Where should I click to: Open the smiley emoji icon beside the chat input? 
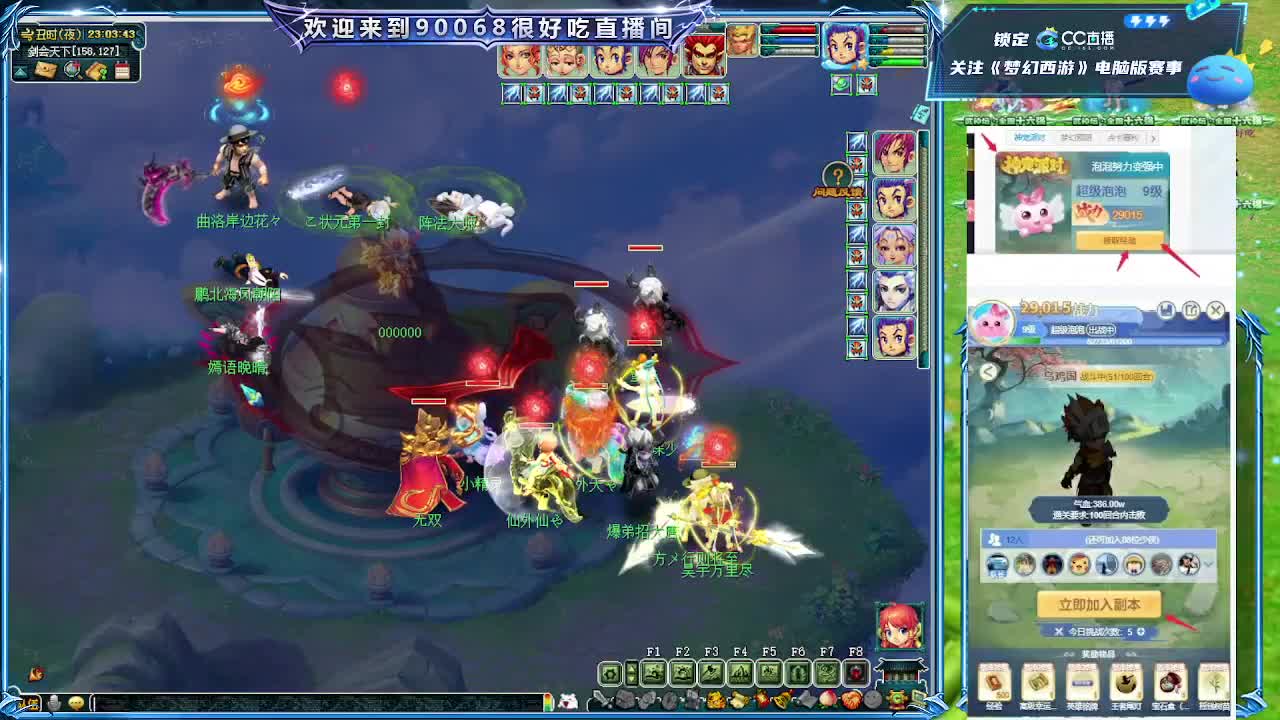click(x=76, y=702)
